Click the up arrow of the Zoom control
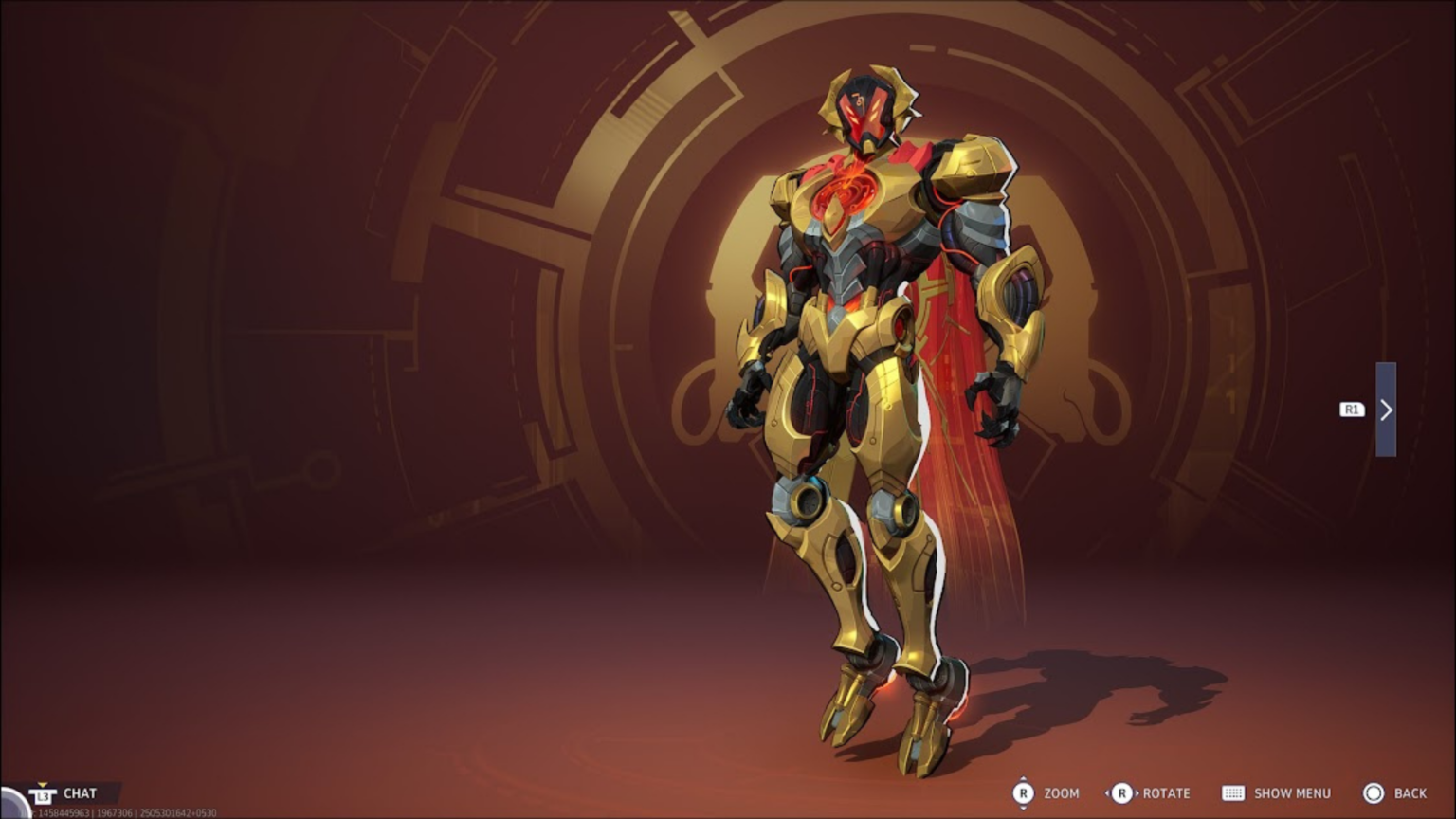Viewport: 1456px width, 819px height. (1024, 778)
